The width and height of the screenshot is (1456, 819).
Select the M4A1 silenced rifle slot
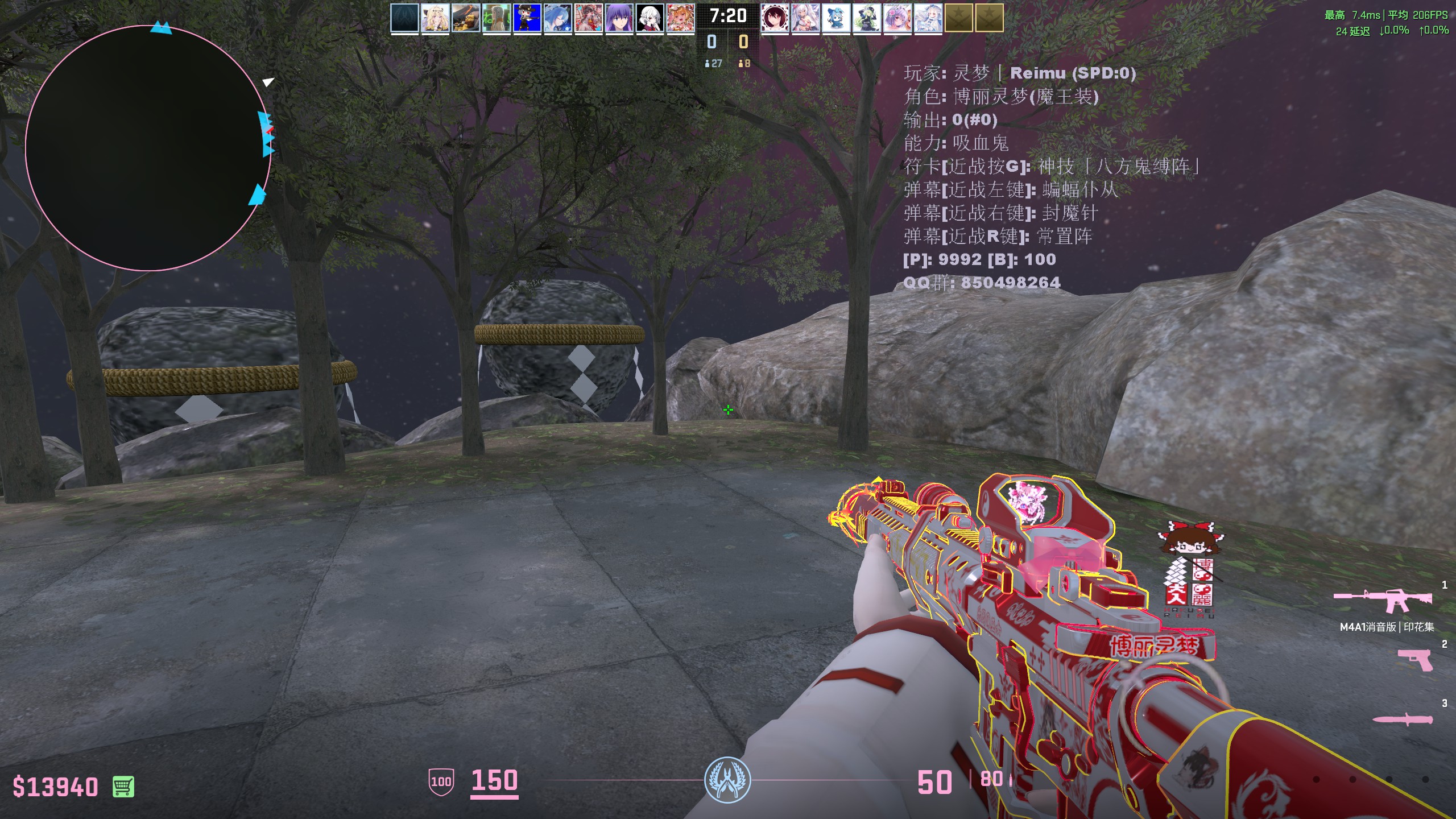[x=1383, y=601]
